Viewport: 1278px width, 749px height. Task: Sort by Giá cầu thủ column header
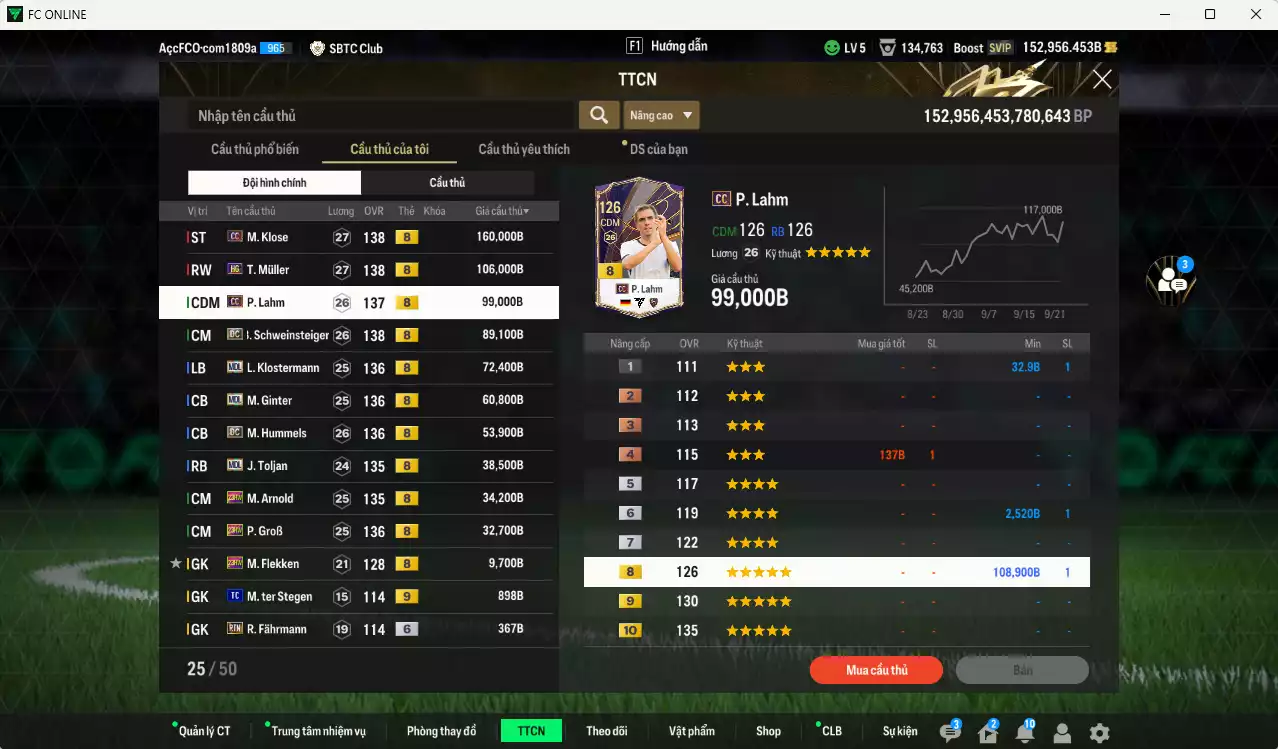501,211
